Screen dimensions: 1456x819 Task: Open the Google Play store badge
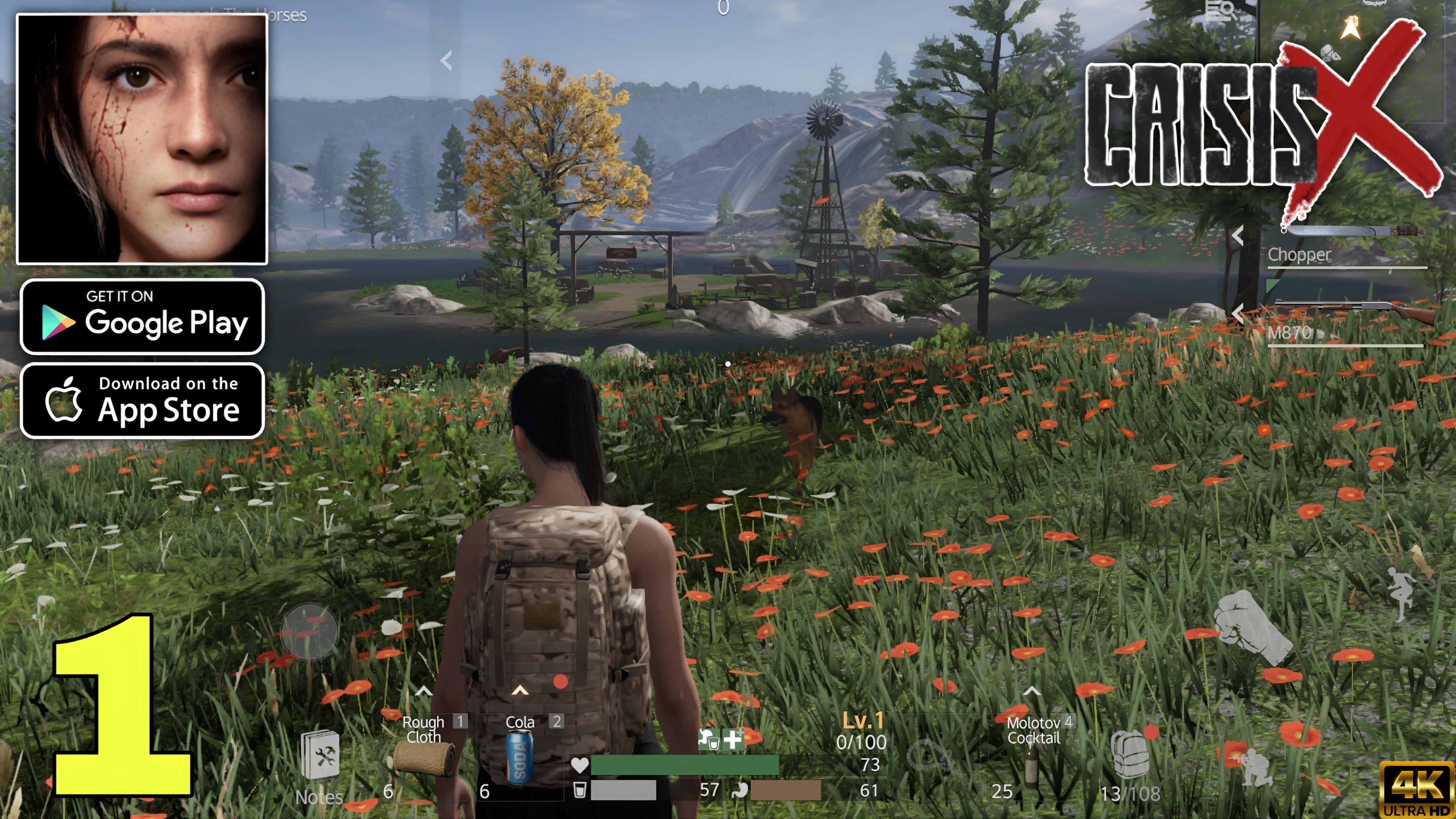(x=142, y=316)
